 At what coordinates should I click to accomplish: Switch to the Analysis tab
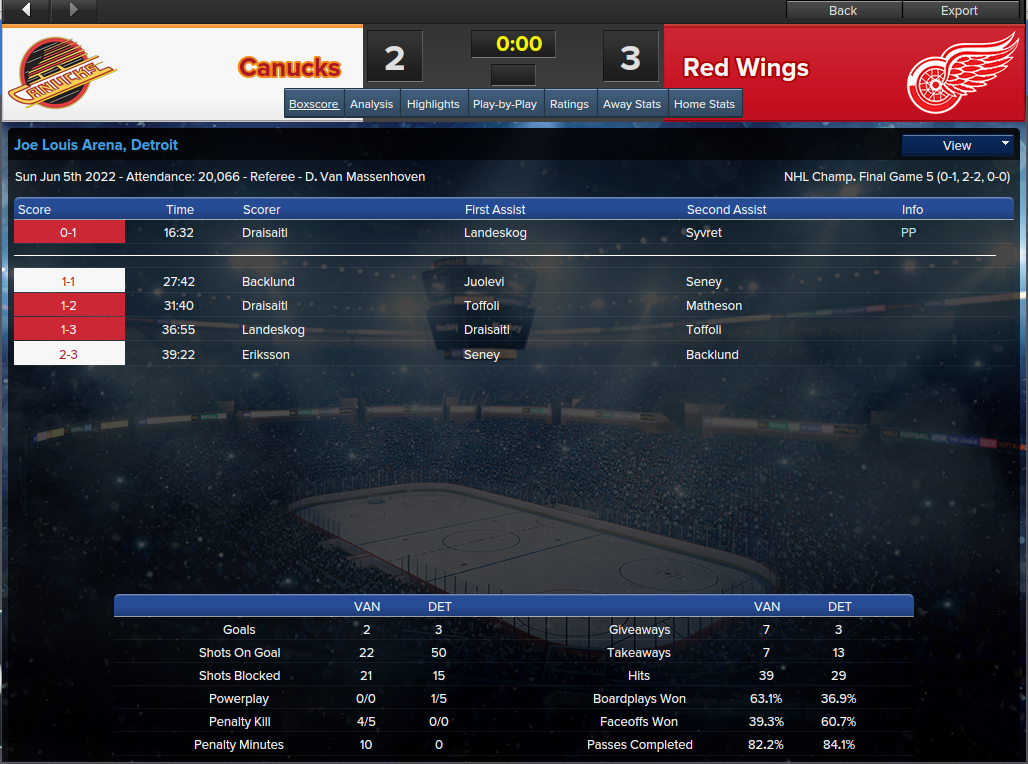[x=372, y=104]
